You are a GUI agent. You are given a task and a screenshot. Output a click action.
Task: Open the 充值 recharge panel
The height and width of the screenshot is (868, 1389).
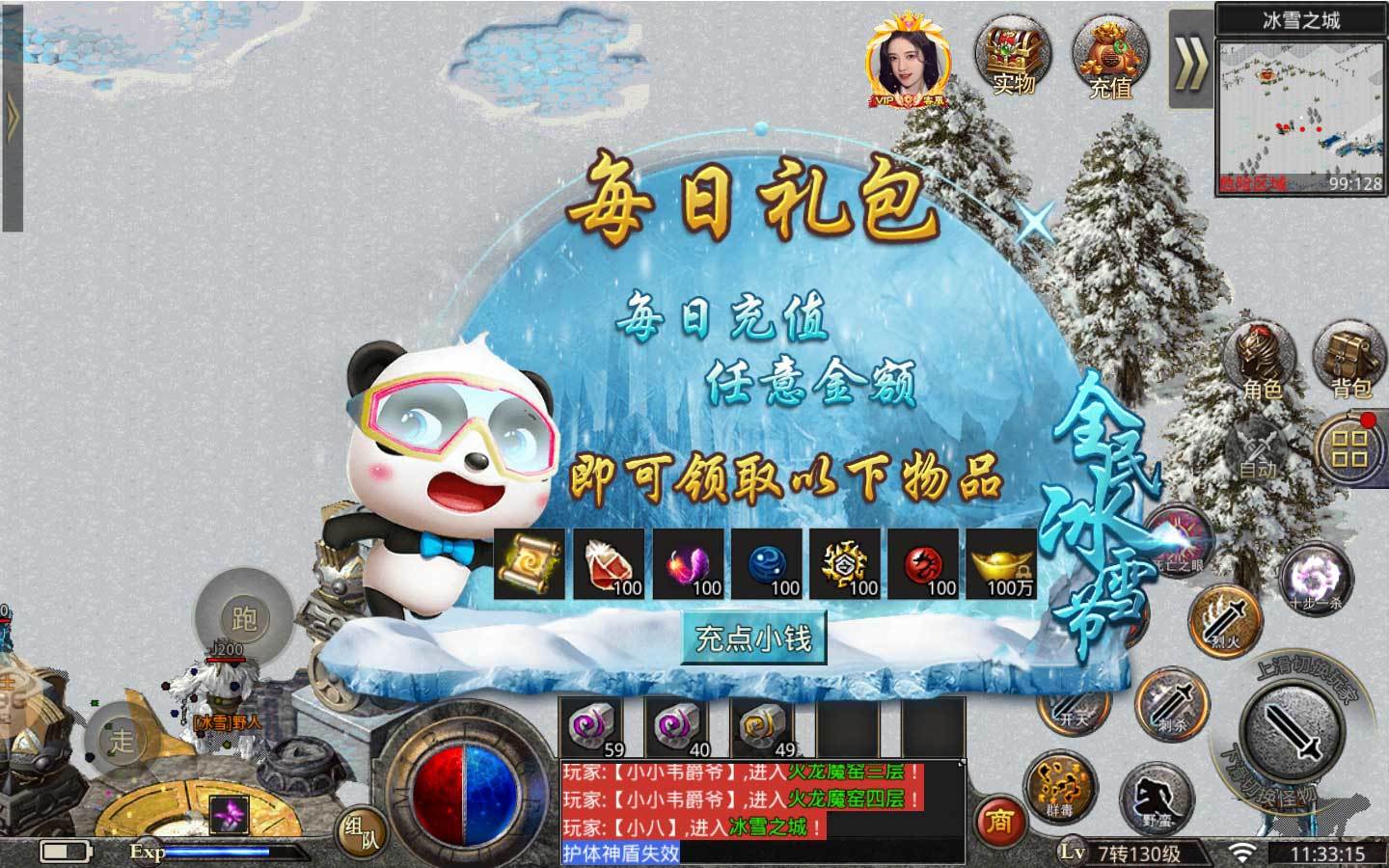pos(1111,58)
